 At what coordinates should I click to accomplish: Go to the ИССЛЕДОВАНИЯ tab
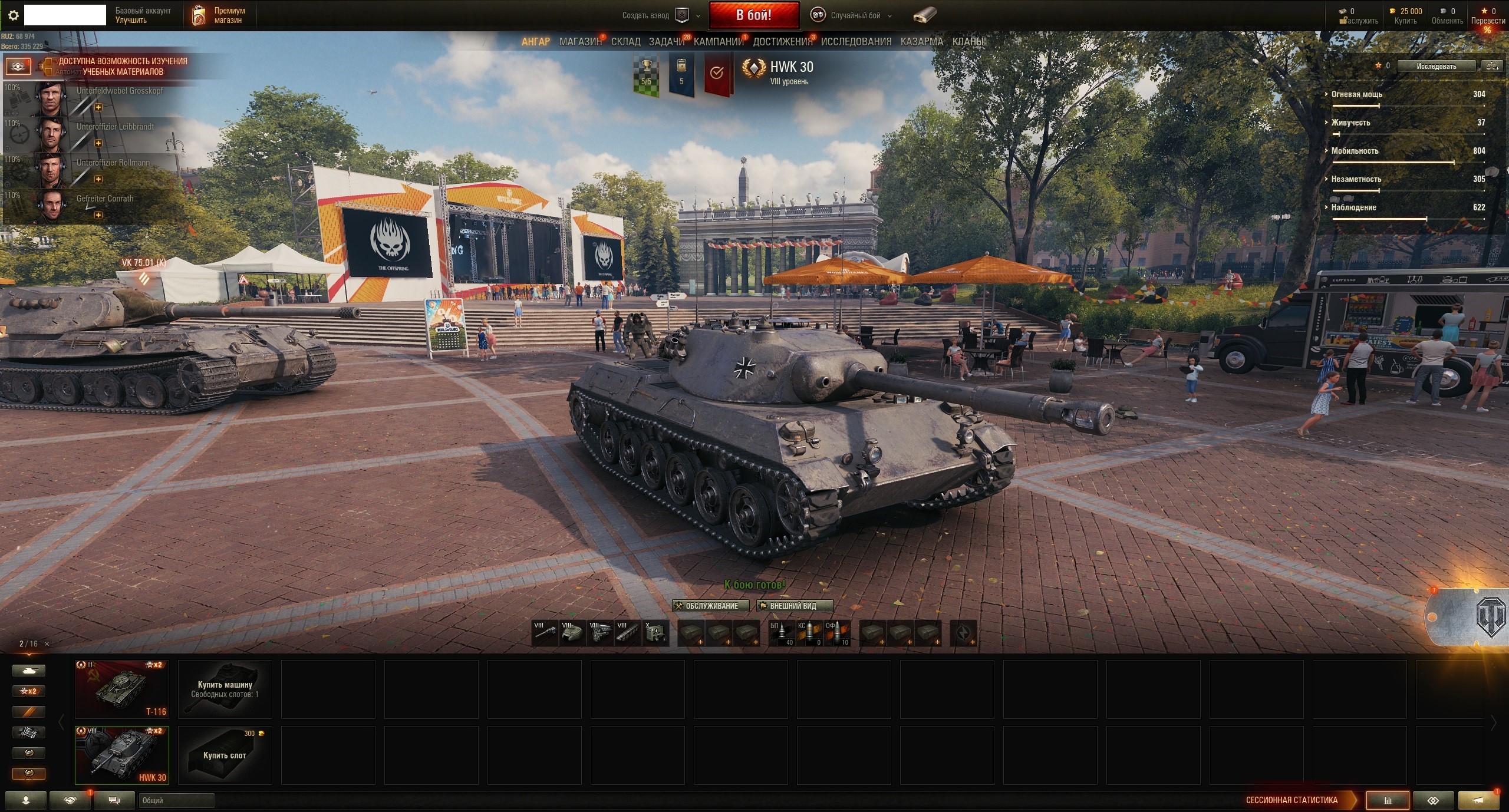click(856, 42)
